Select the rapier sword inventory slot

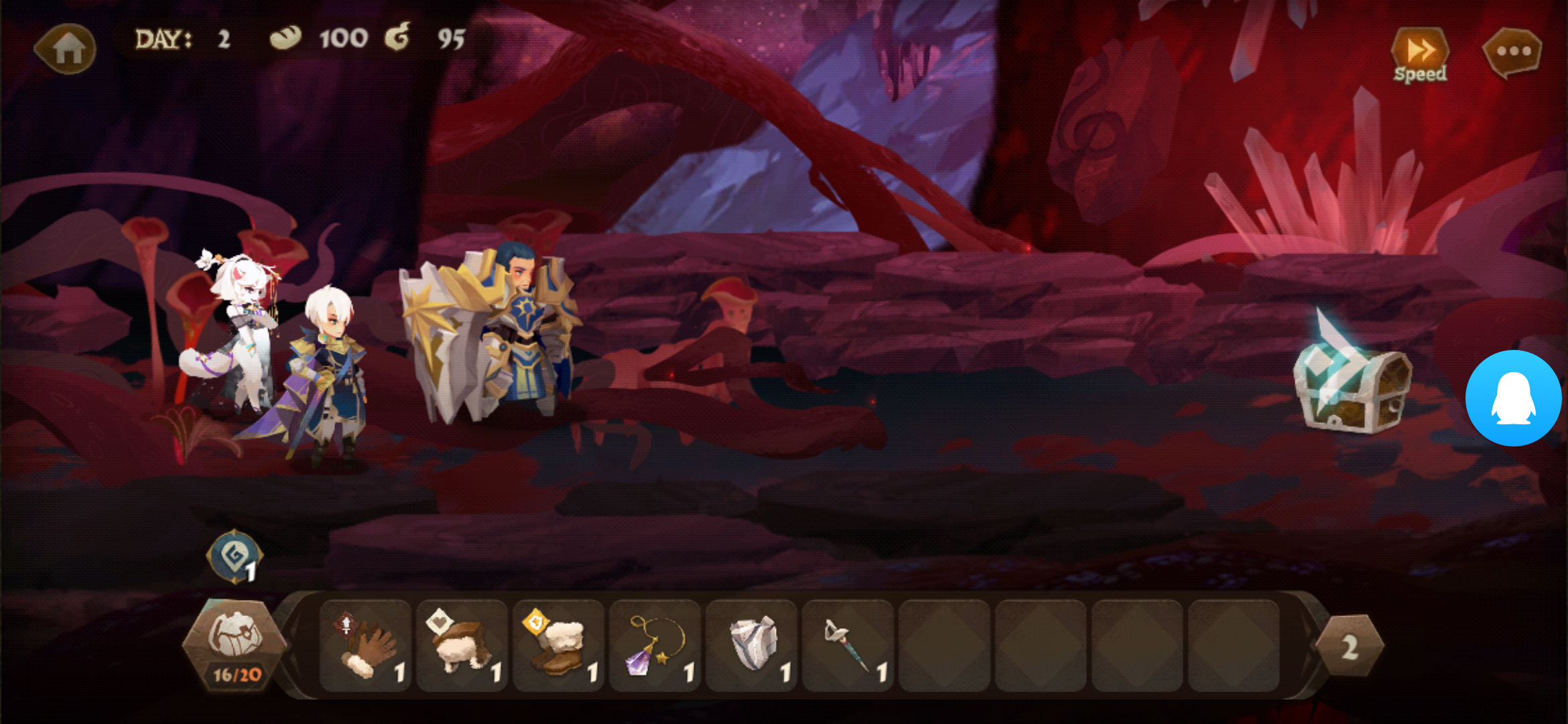pyautogui.click(x=848, y=646)
